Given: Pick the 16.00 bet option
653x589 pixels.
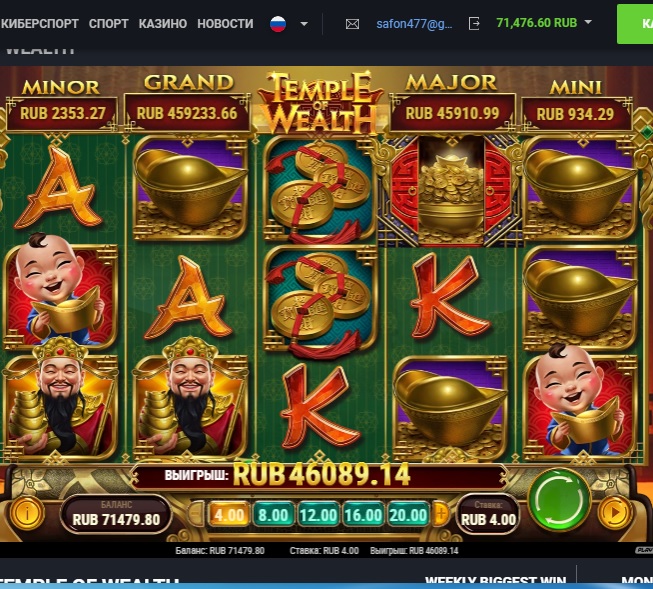Looking at the screenshot, I should pyautogui.click(x=361, y=515).
